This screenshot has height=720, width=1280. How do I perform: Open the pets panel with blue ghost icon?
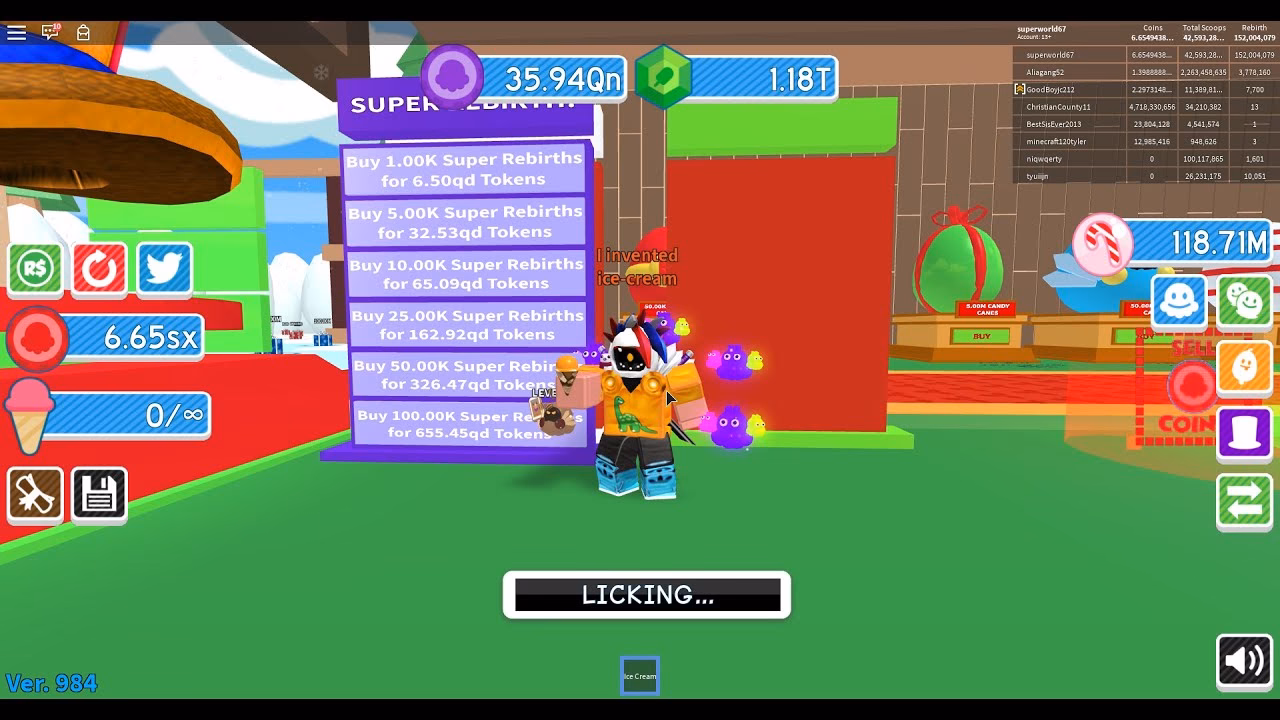(x=1179, y=300)
